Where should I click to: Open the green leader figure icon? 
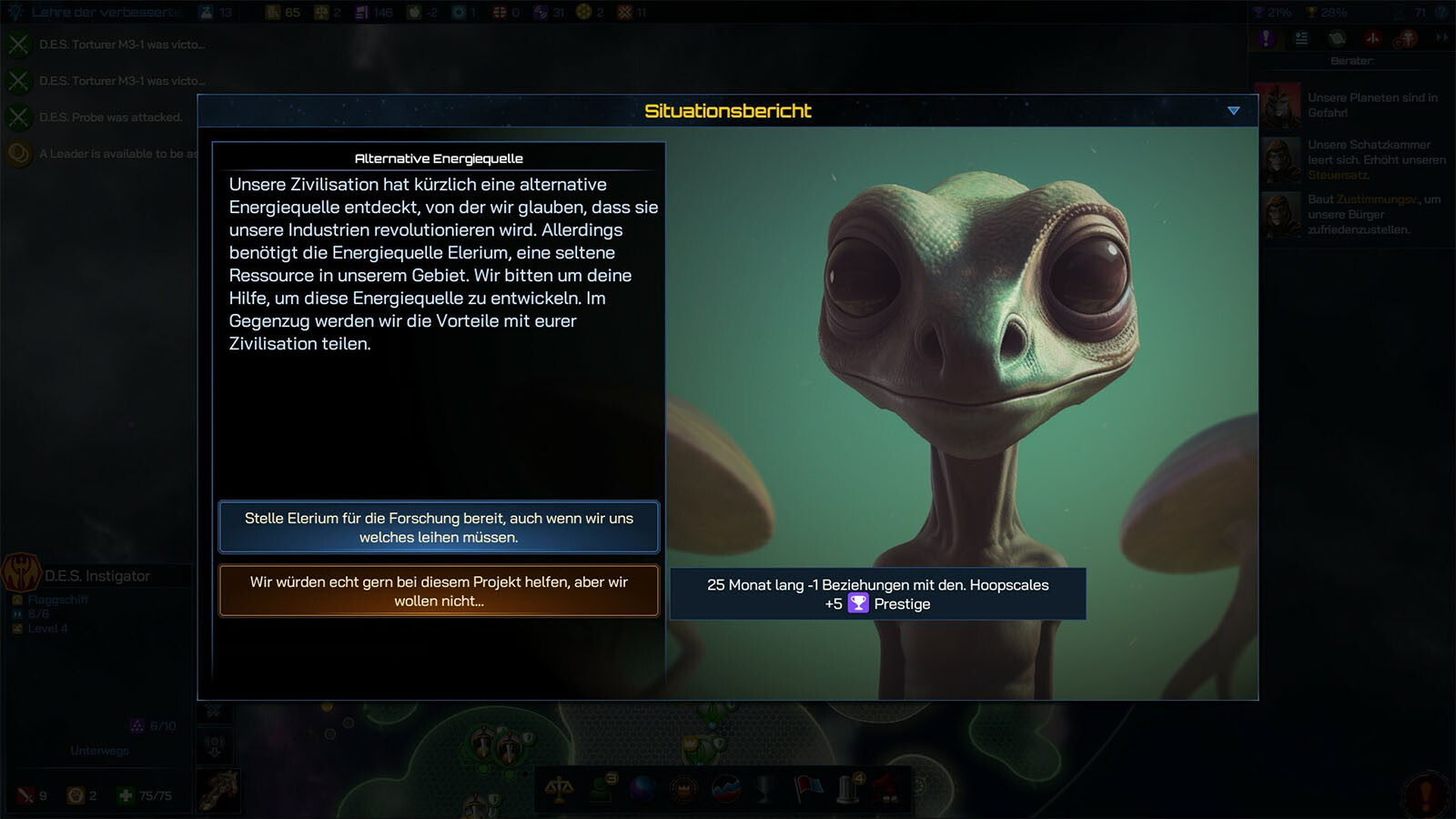(602, 788)
